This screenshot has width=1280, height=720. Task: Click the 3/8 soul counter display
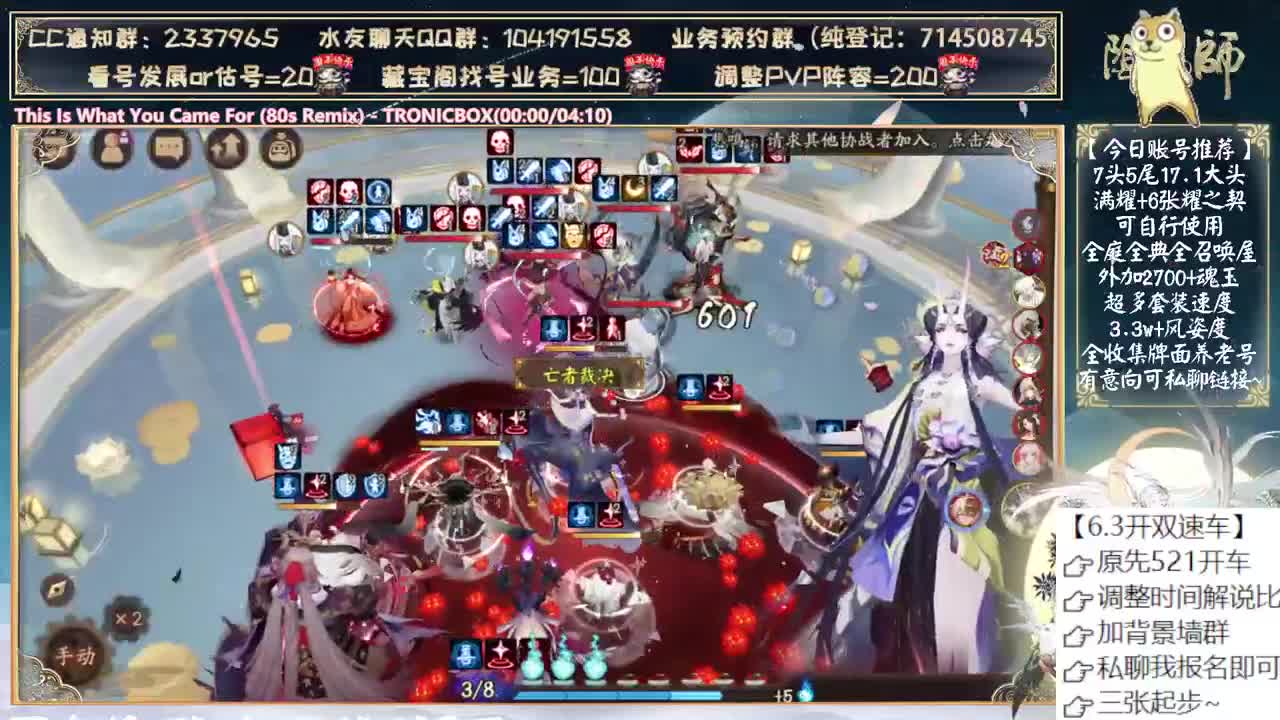point(476,688)
